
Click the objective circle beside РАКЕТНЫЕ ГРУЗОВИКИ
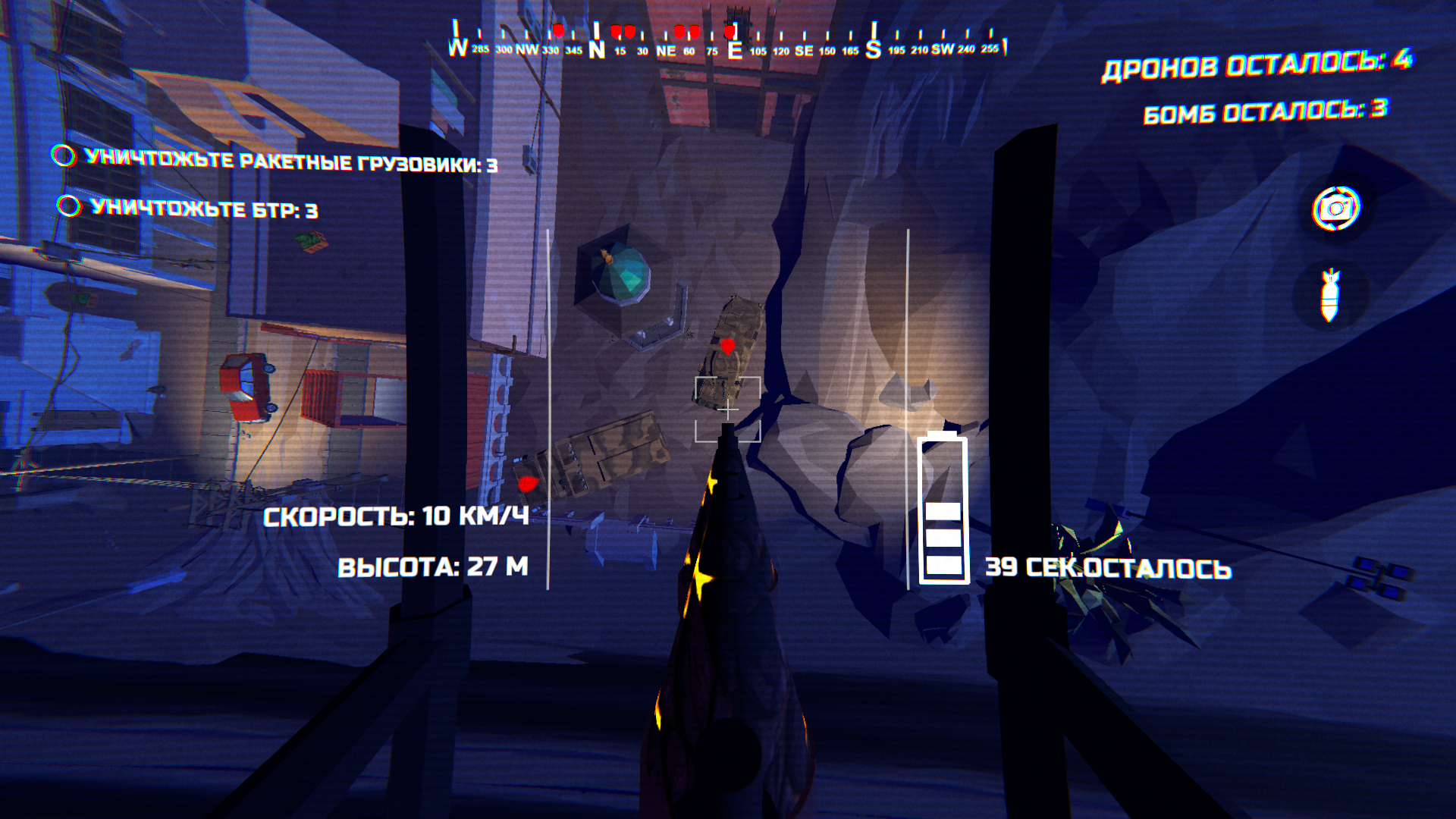click(64, 156)
